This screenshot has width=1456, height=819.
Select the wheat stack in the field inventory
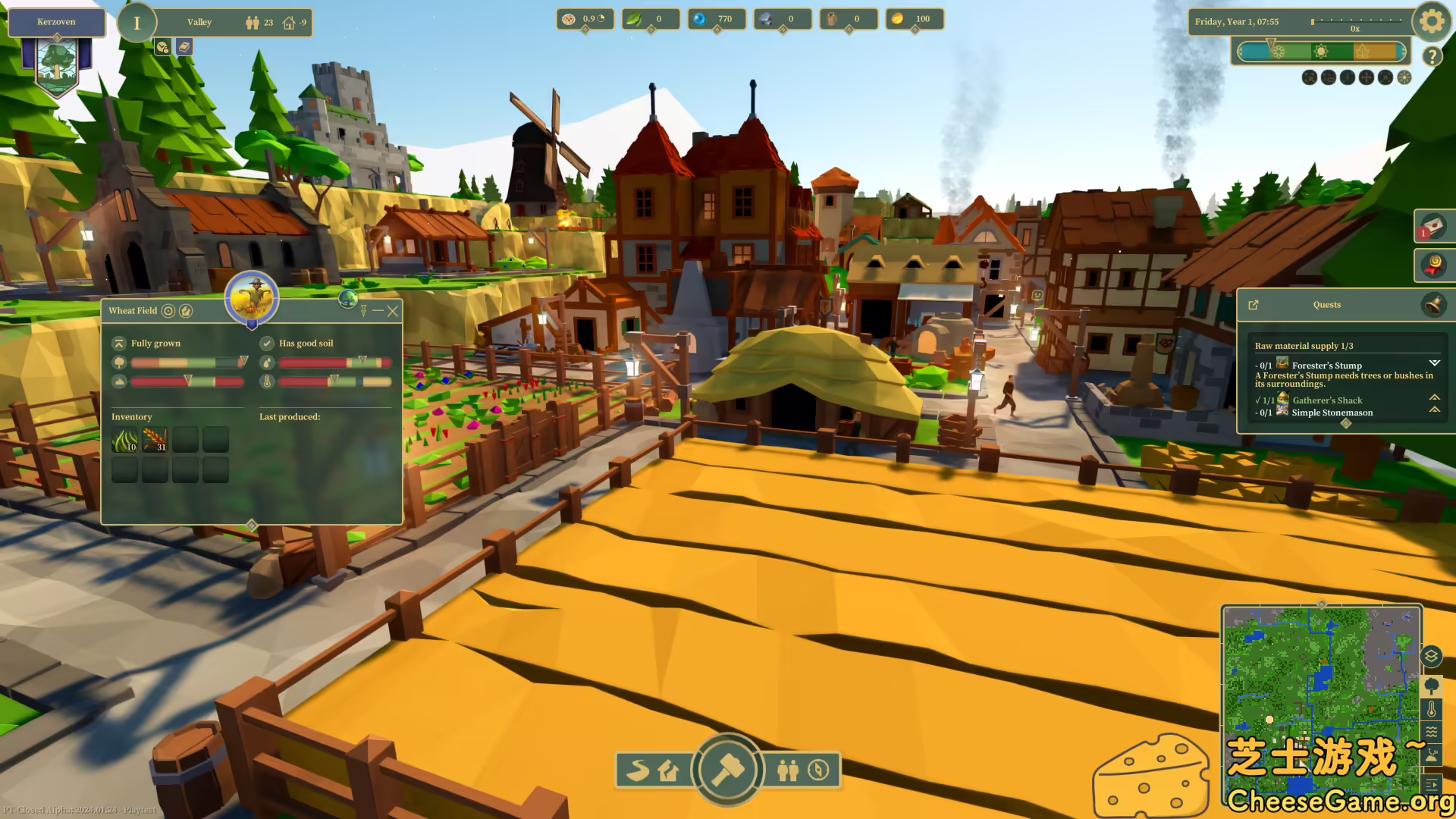155,440
